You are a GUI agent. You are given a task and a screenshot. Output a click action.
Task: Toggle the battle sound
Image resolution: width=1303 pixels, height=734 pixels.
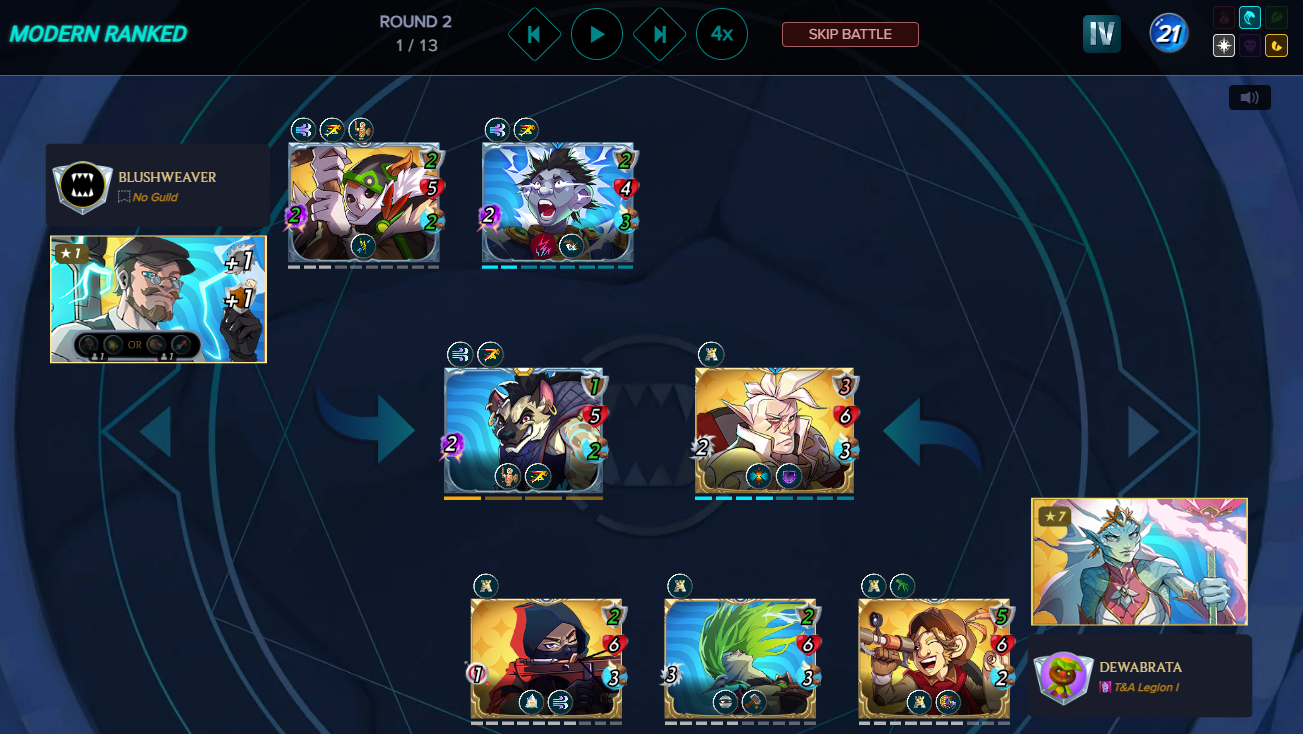click(1249, 97)
